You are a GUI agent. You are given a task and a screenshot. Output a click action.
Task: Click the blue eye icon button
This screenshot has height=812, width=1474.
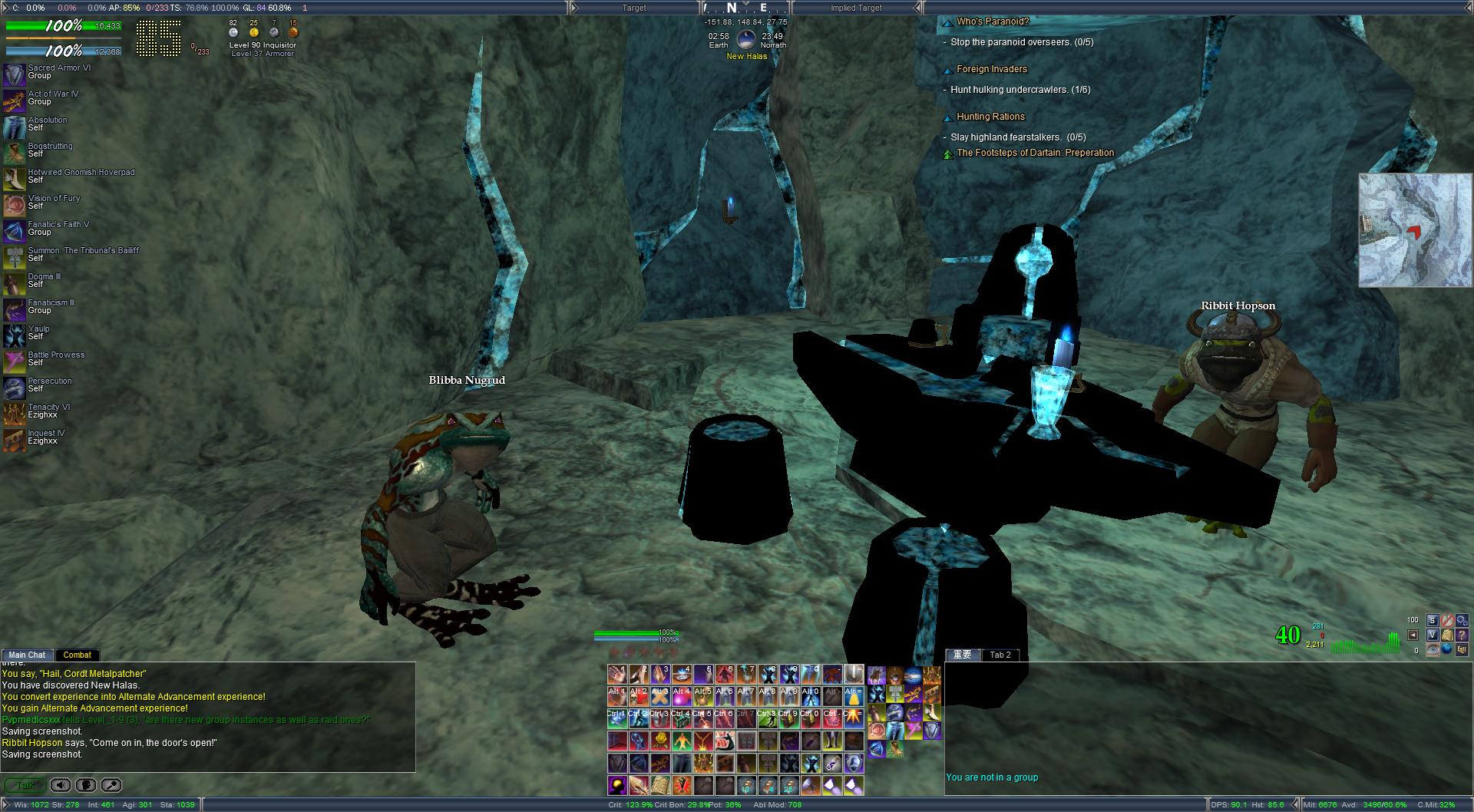click(x=1432, y=649)
